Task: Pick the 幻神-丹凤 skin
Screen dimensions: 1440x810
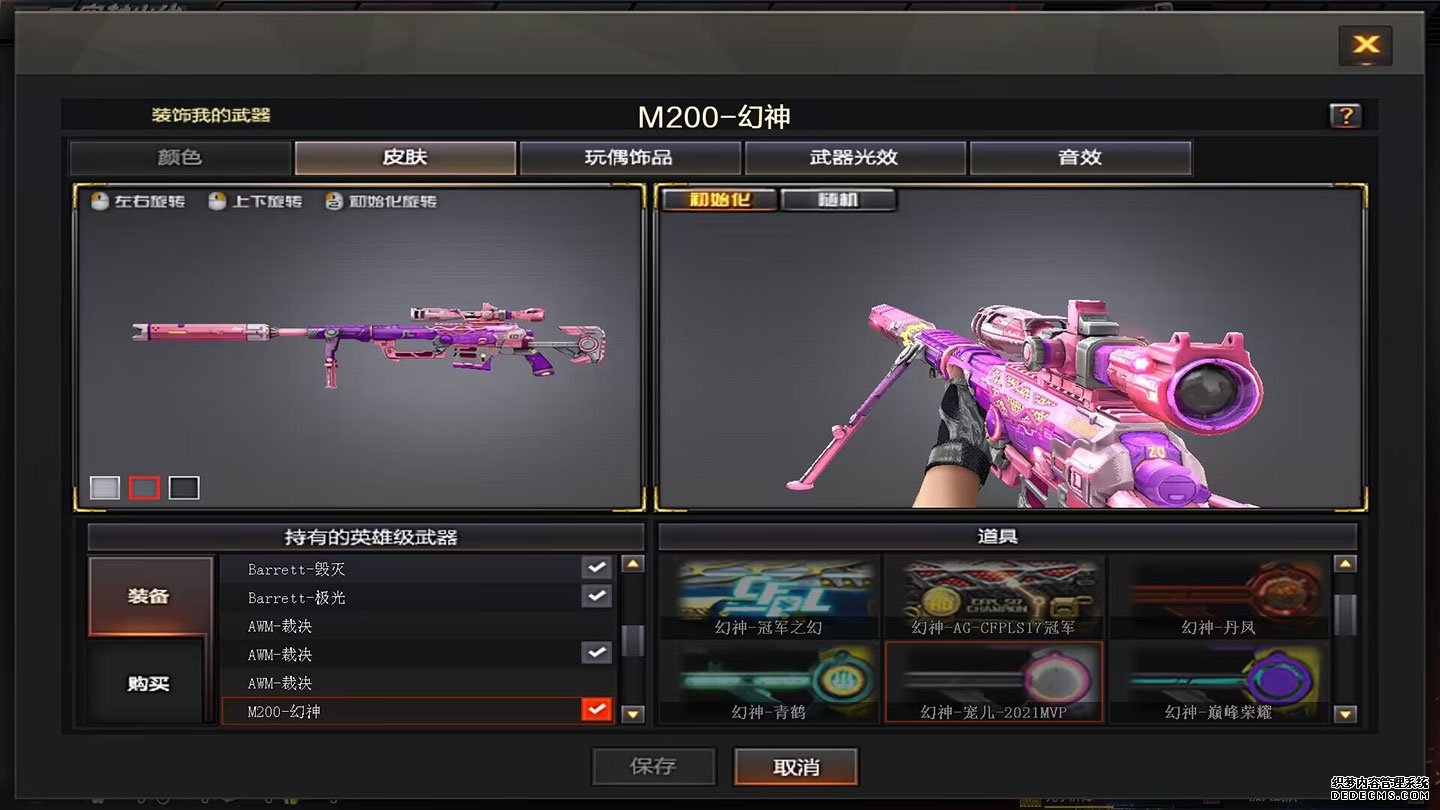Action: (1218, 597)
